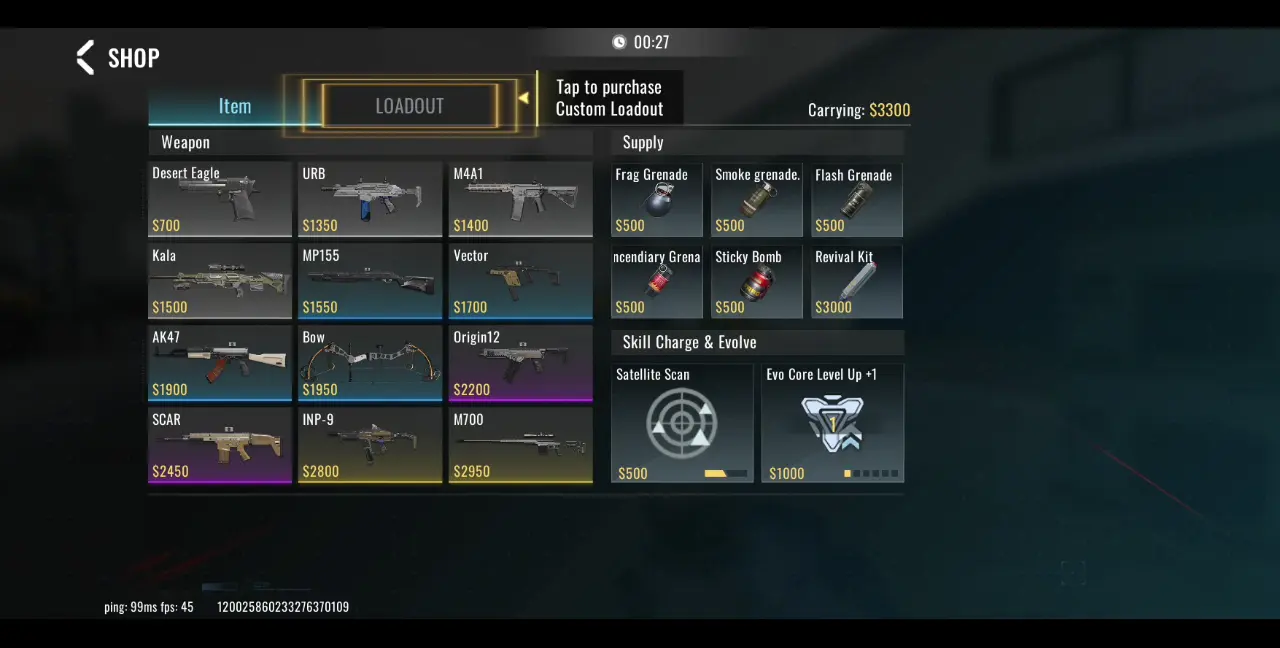Image resolution: width=1280 pixels, height=648 pixels.
Task: Purchase the URB submachine gun
Action: coord(370,199)
